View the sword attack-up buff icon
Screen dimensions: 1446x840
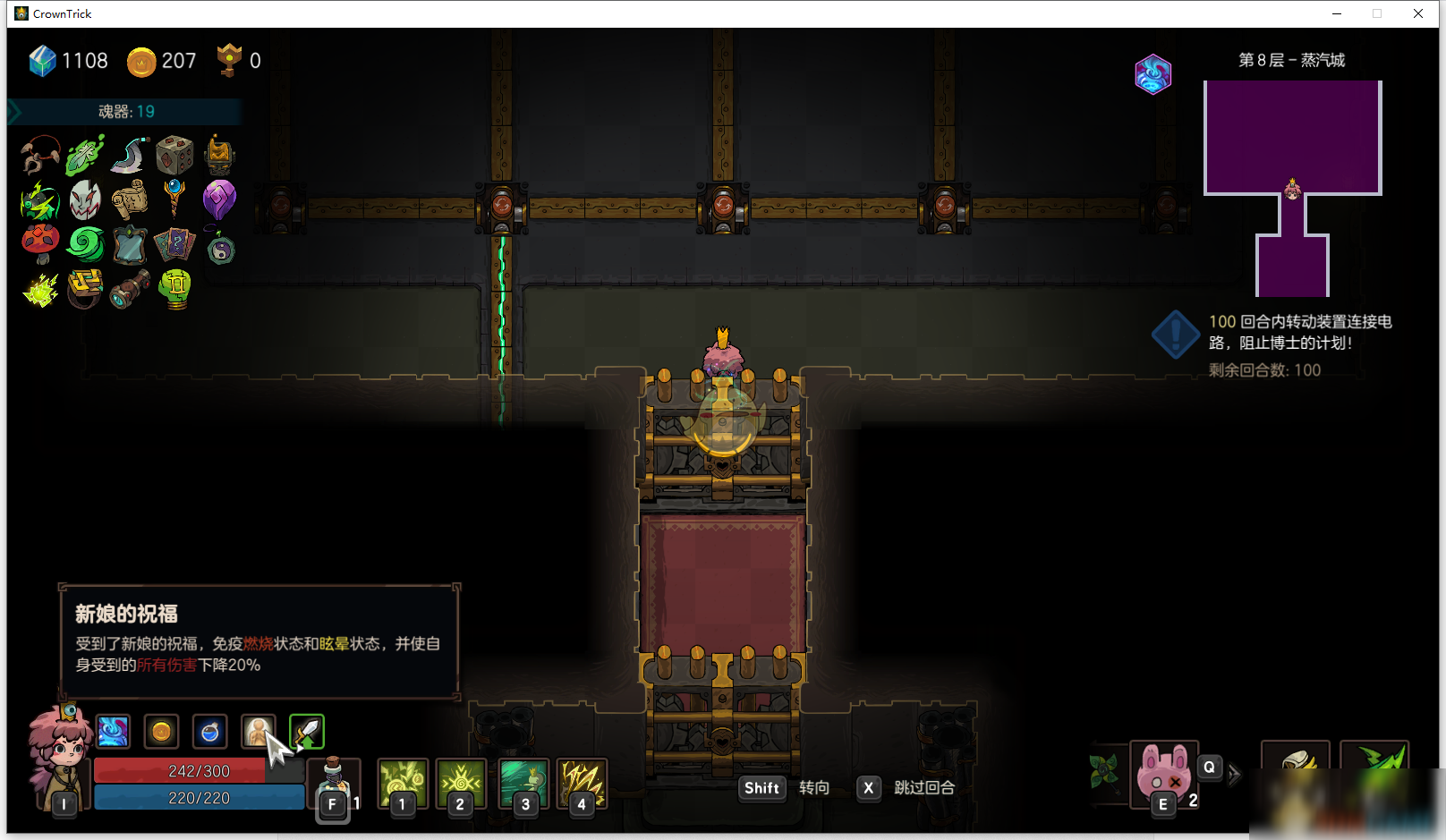[x=307, y=732]
